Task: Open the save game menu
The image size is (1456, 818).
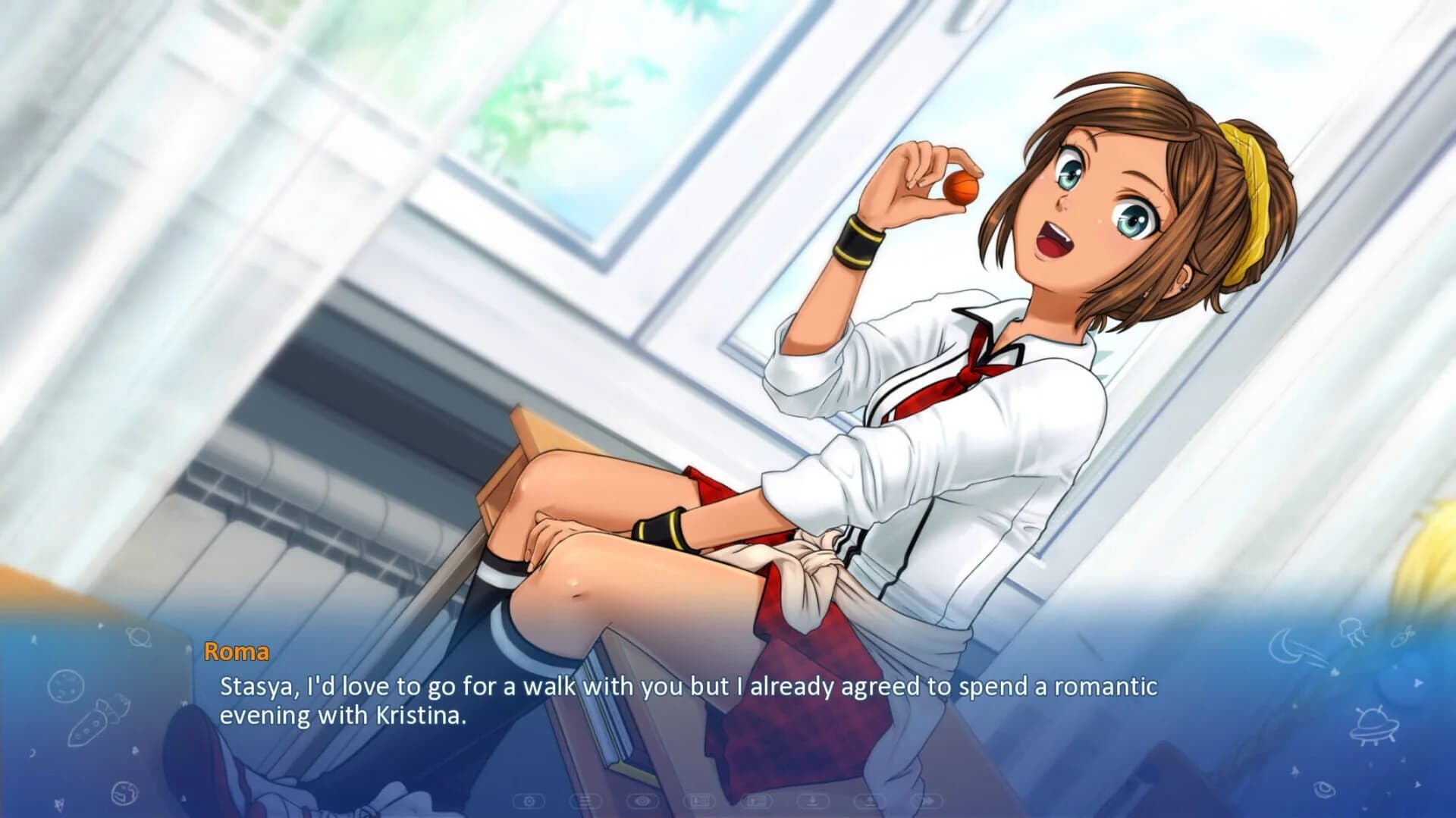Action: click(698, 801)
